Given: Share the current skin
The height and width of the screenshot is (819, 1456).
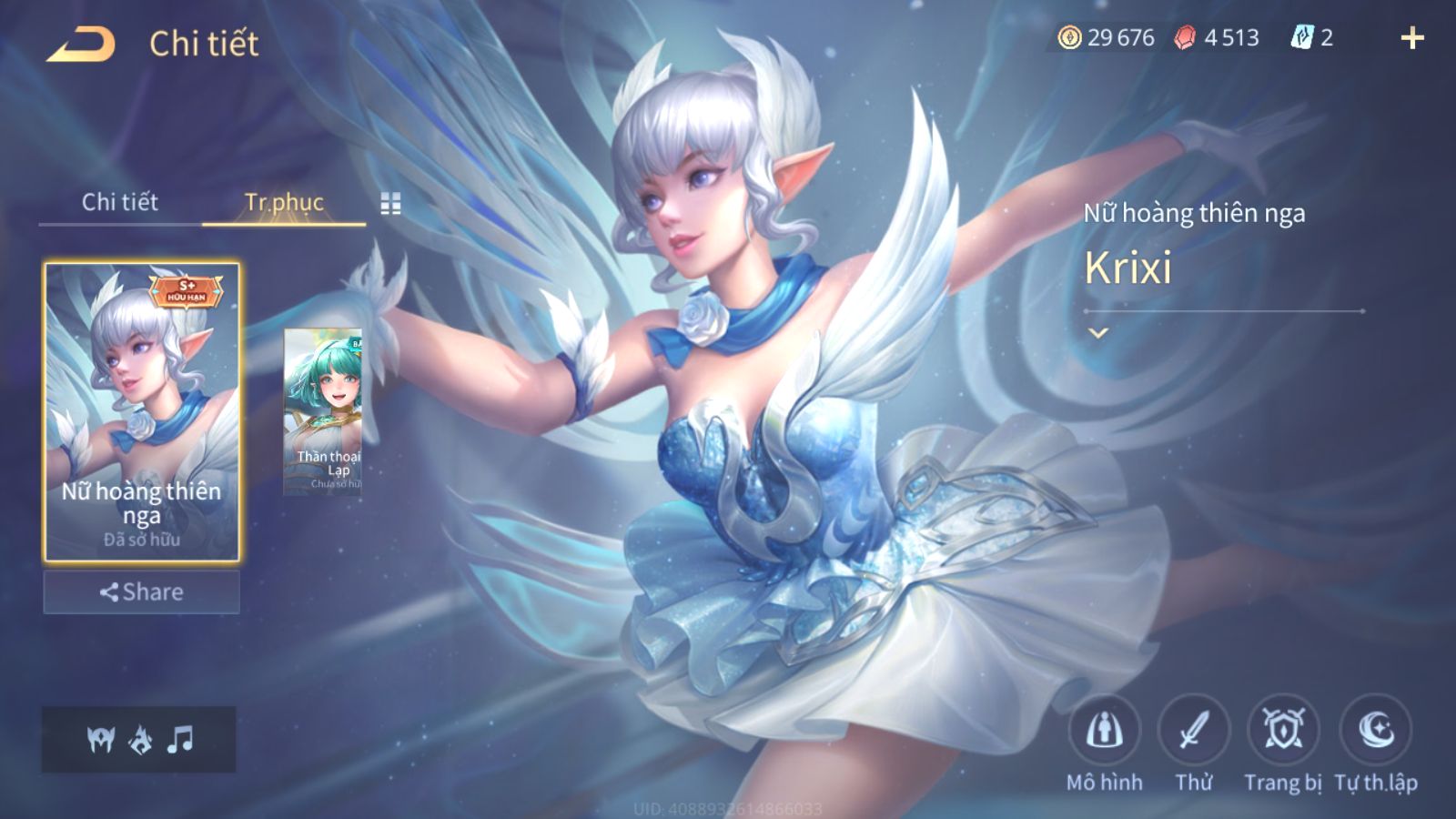Looking at the screenshot, I should point(142,592).
